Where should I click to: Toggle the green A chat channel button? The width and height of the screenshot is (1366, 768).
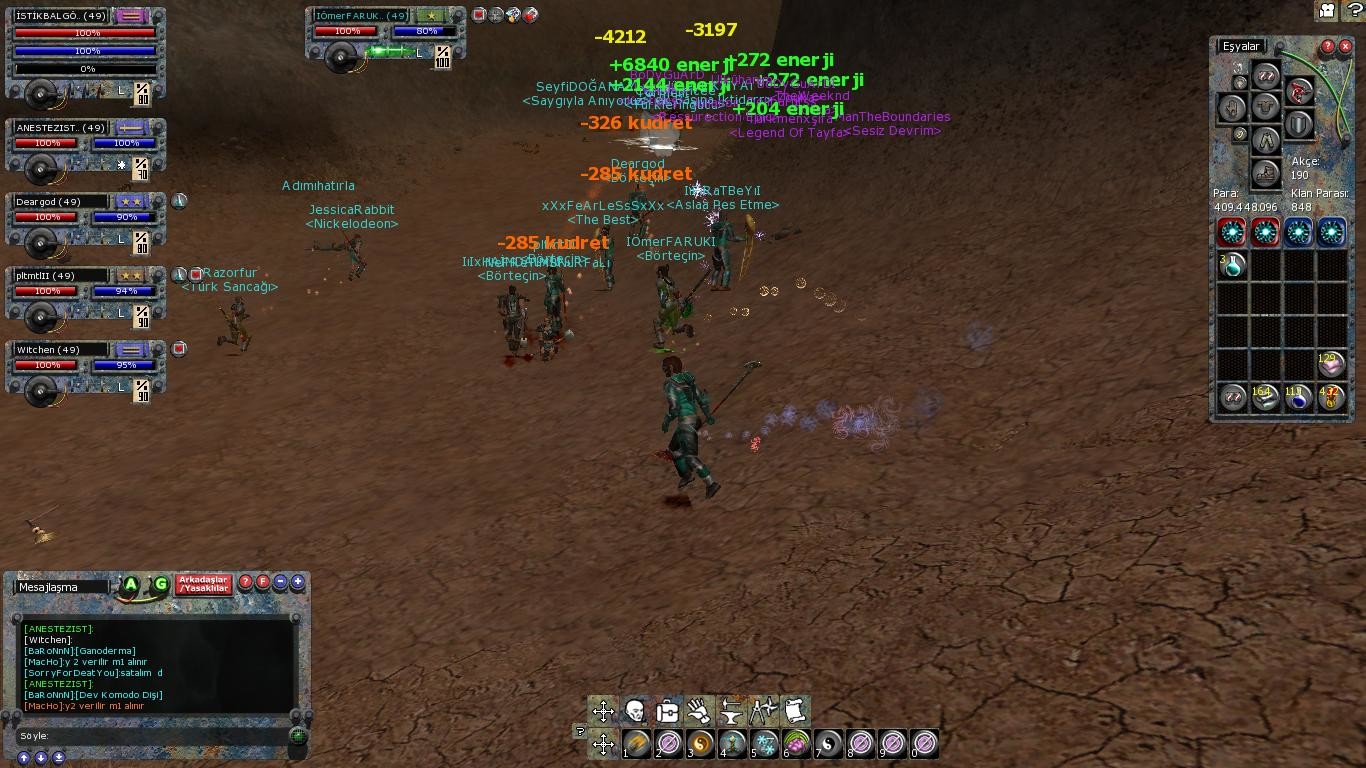pyautogui.click(x=131, y=584)
